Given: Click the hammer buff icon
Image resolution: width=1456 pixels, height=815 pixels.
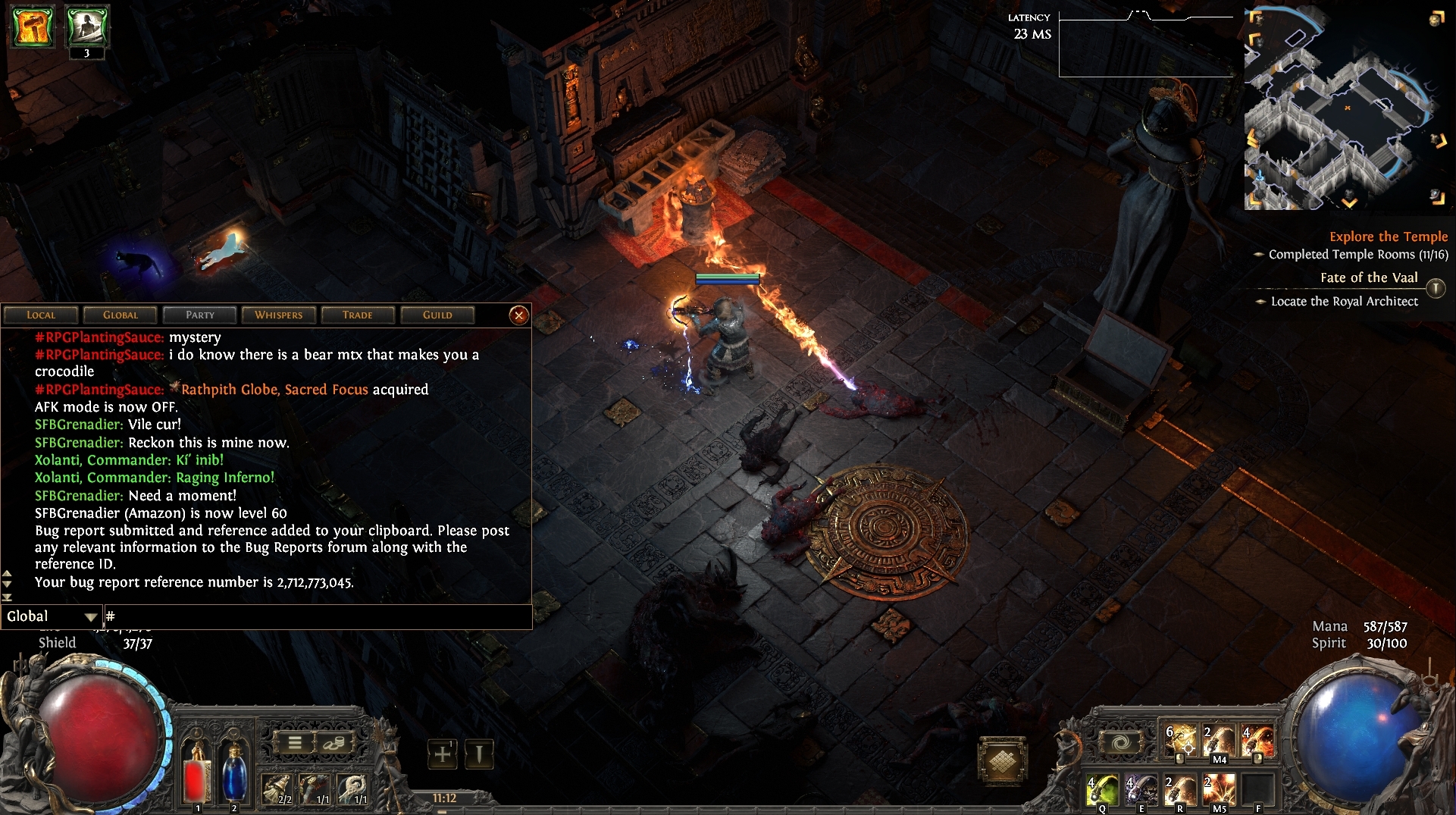Looking at the screenshot, I should (33, 27).
